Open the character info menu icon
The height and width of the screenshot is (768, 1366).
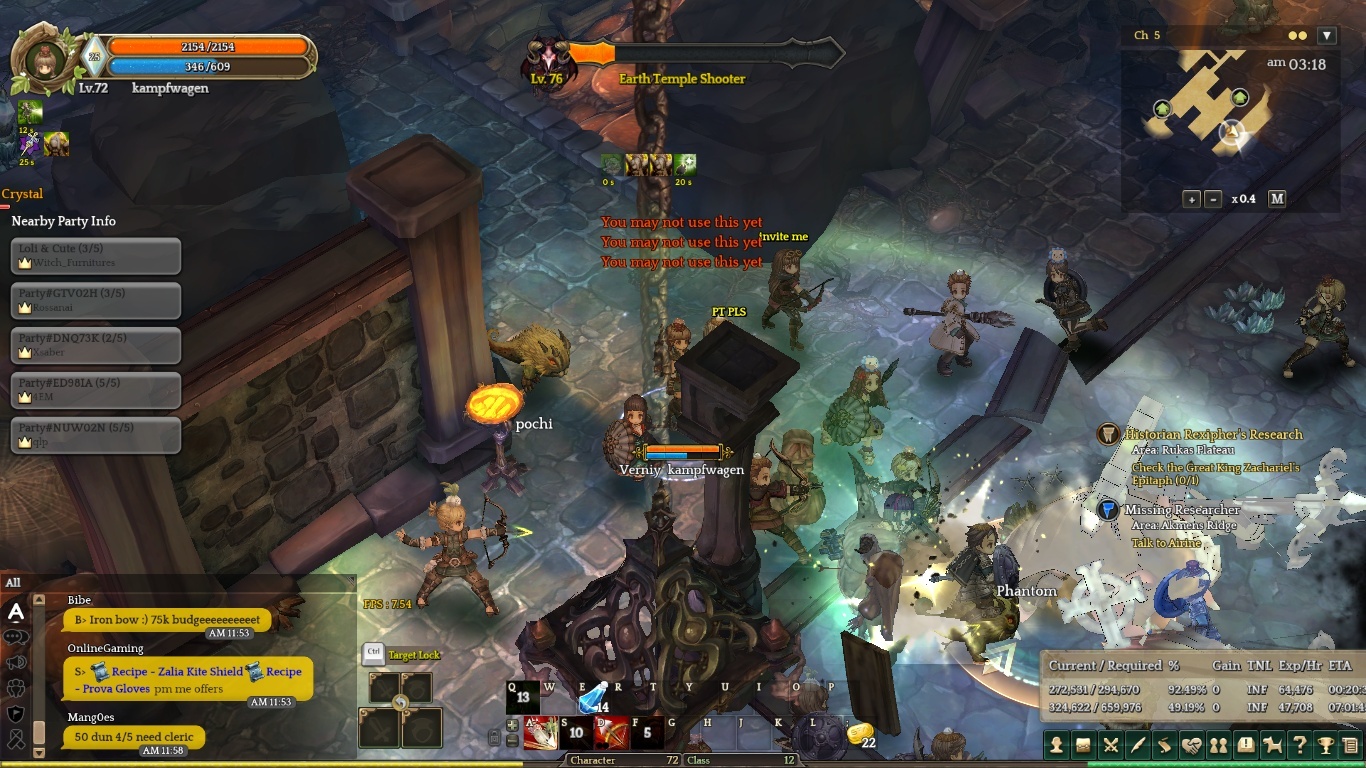(x=1056, y=745)
